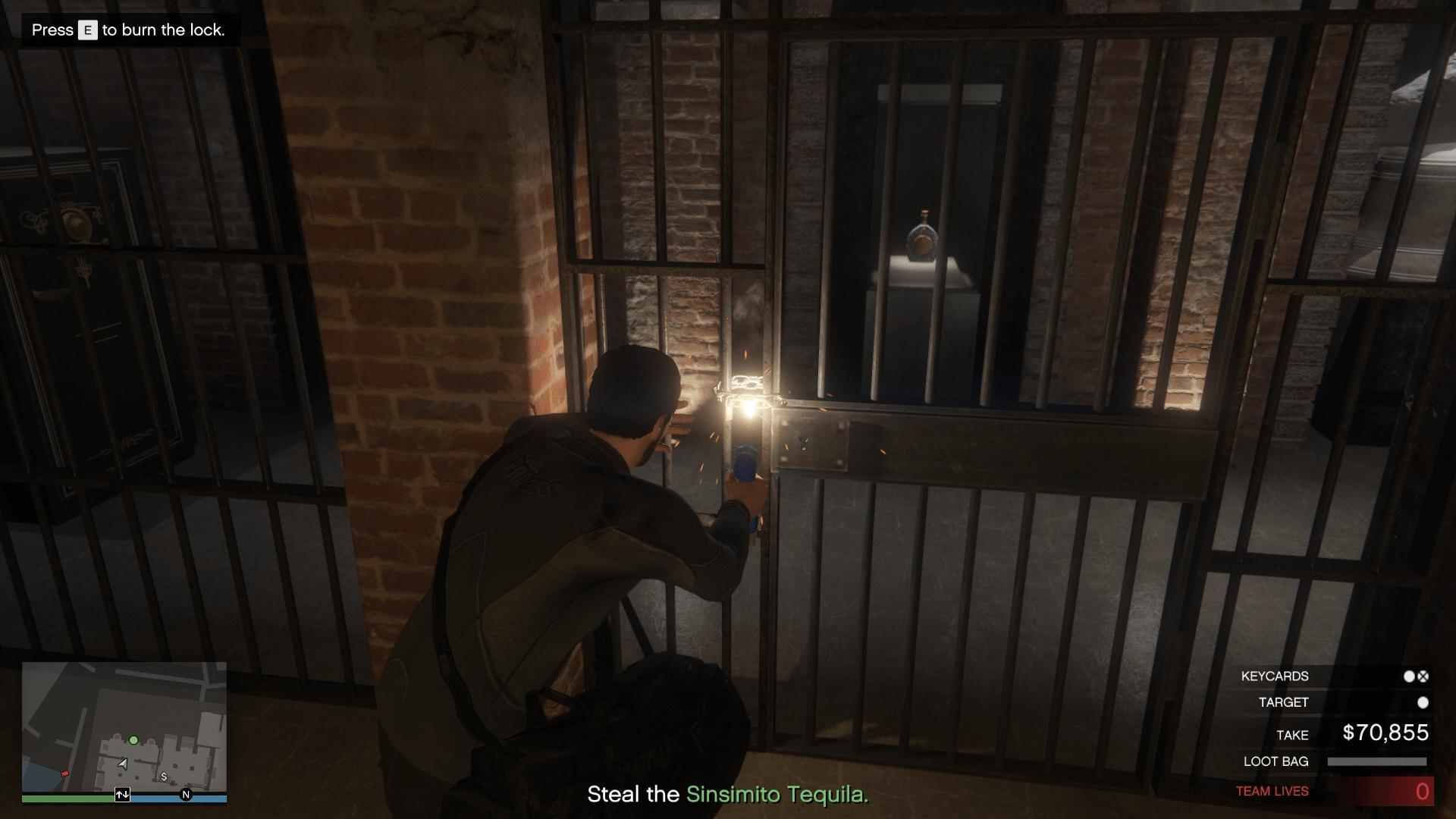1456x819 pixels.
Task: Select the dollar sign loot marker on minimap
Action: coord(164,777)
